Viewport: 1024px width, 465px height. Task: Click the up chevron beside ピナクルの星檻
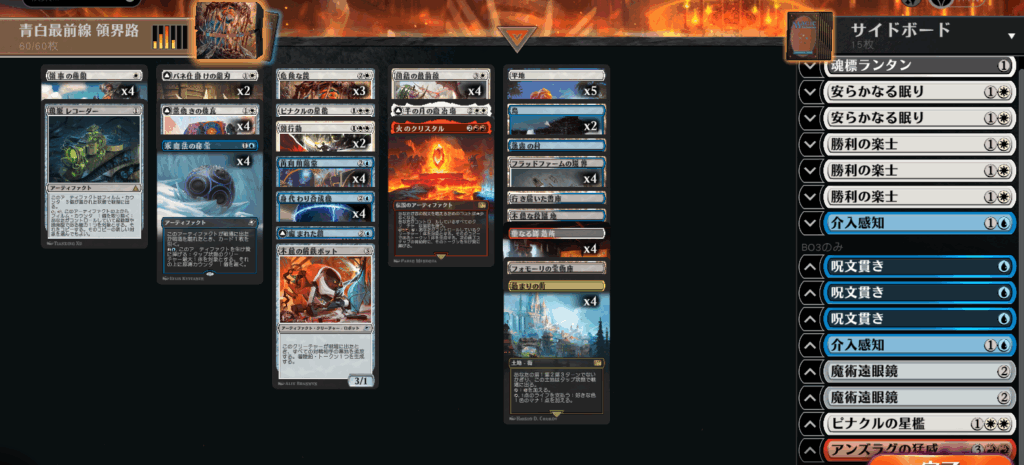coord(810,423)
